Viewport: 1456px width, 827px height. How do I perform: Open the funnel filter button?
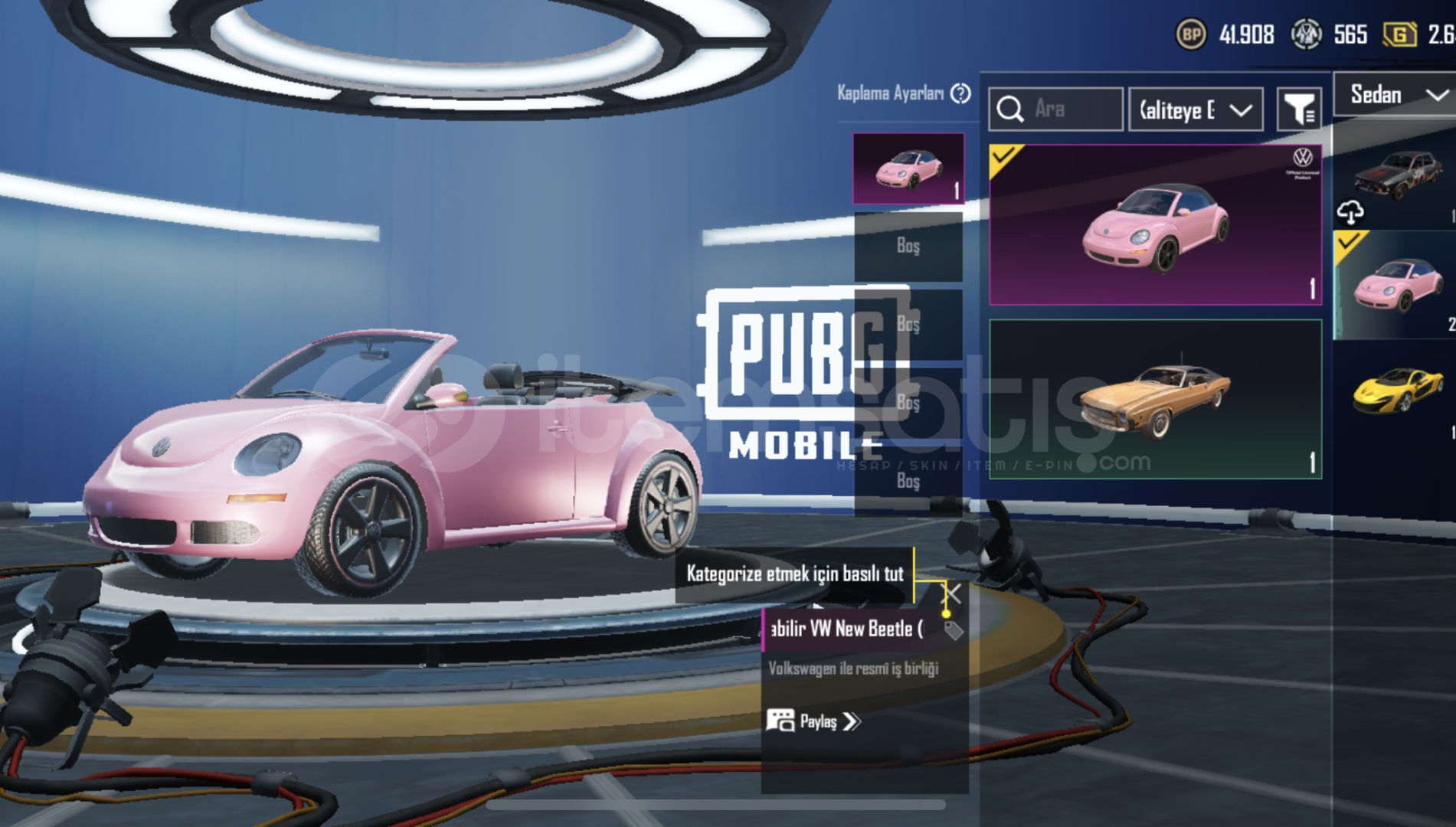coord(1299,110)
